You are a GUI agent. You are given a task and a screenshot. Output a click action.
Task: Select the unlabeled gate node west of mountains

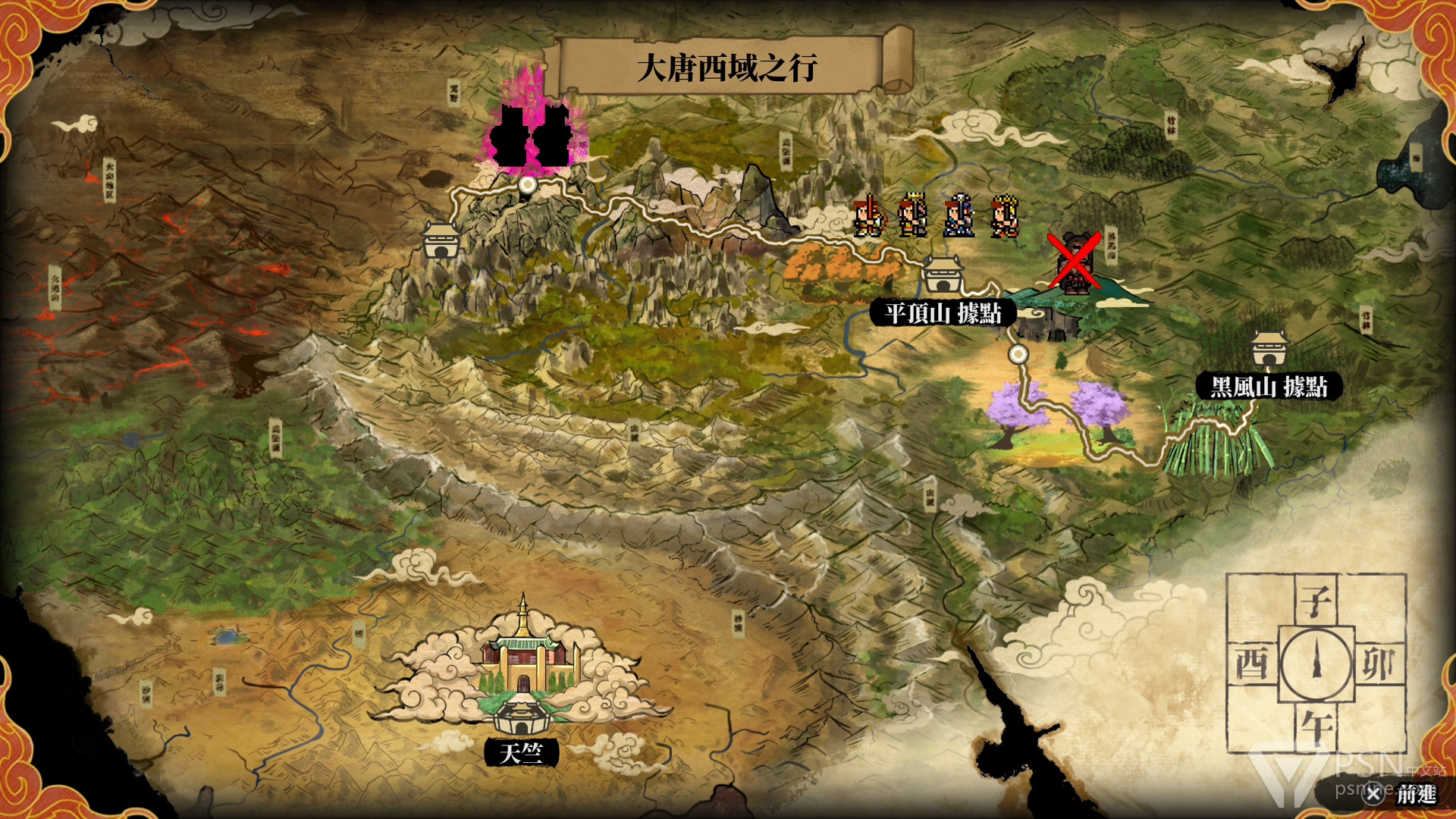tap(441, 240)
